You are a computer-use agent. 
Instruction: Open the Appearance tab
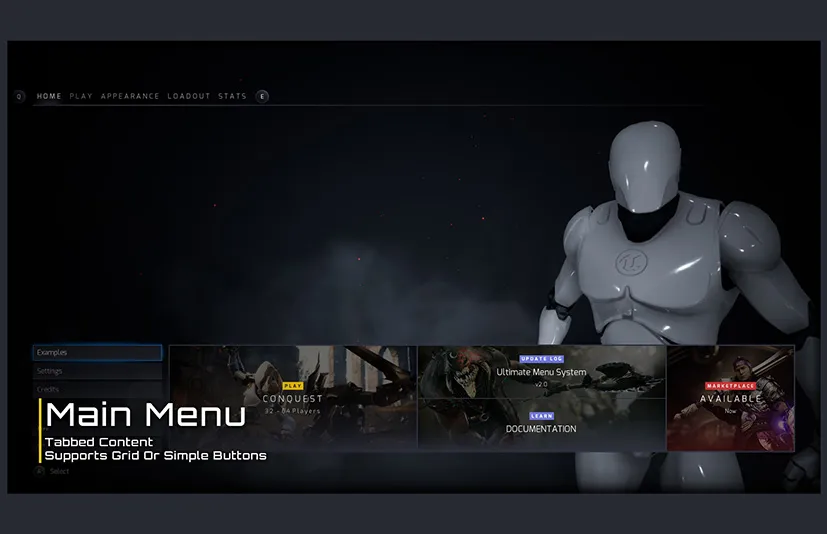[130, 96]
